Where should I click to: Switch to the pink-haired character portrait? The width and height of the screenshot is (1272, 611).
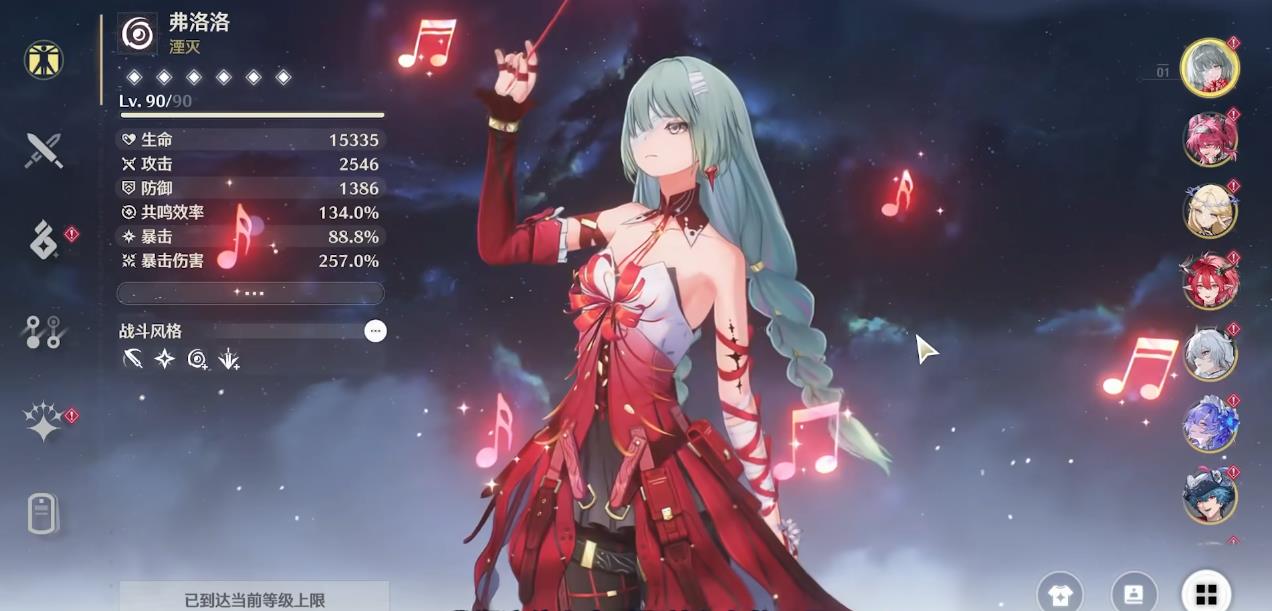(x=1210, y=138)
